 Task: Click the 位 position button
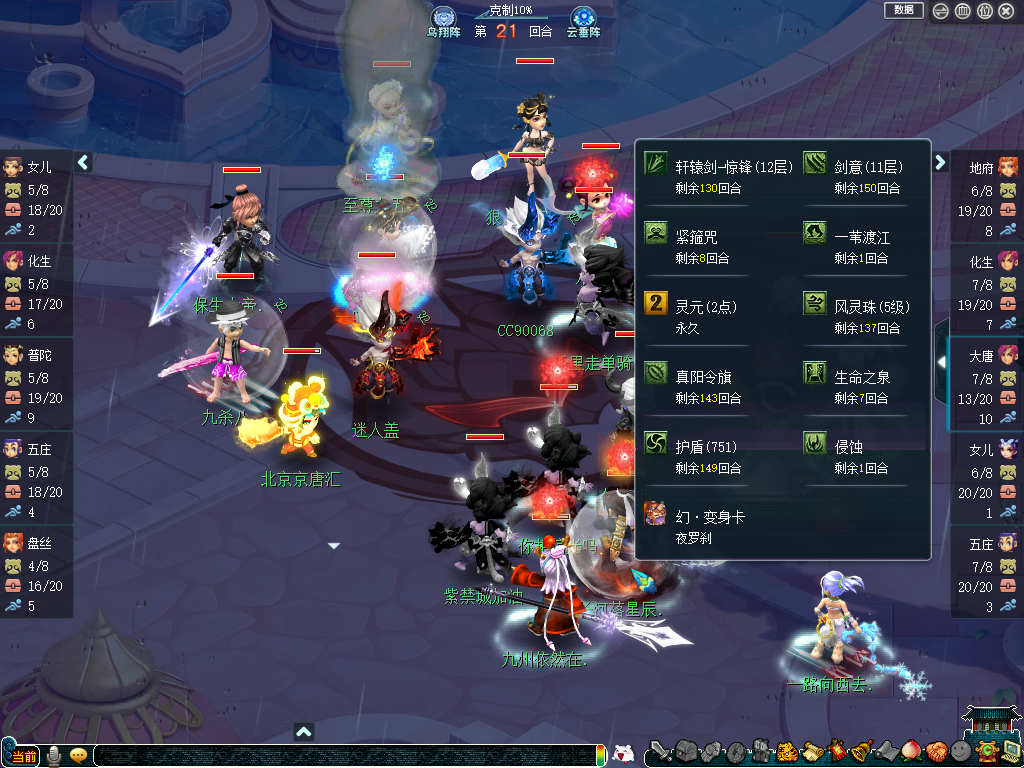coord(984,11)
